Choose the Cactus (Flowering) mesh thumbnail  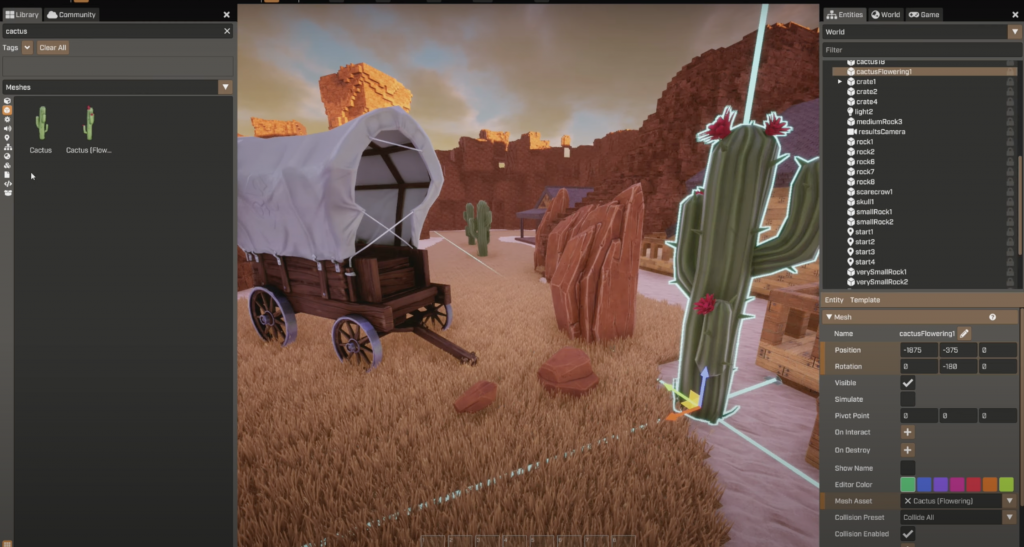click(89, 124)
